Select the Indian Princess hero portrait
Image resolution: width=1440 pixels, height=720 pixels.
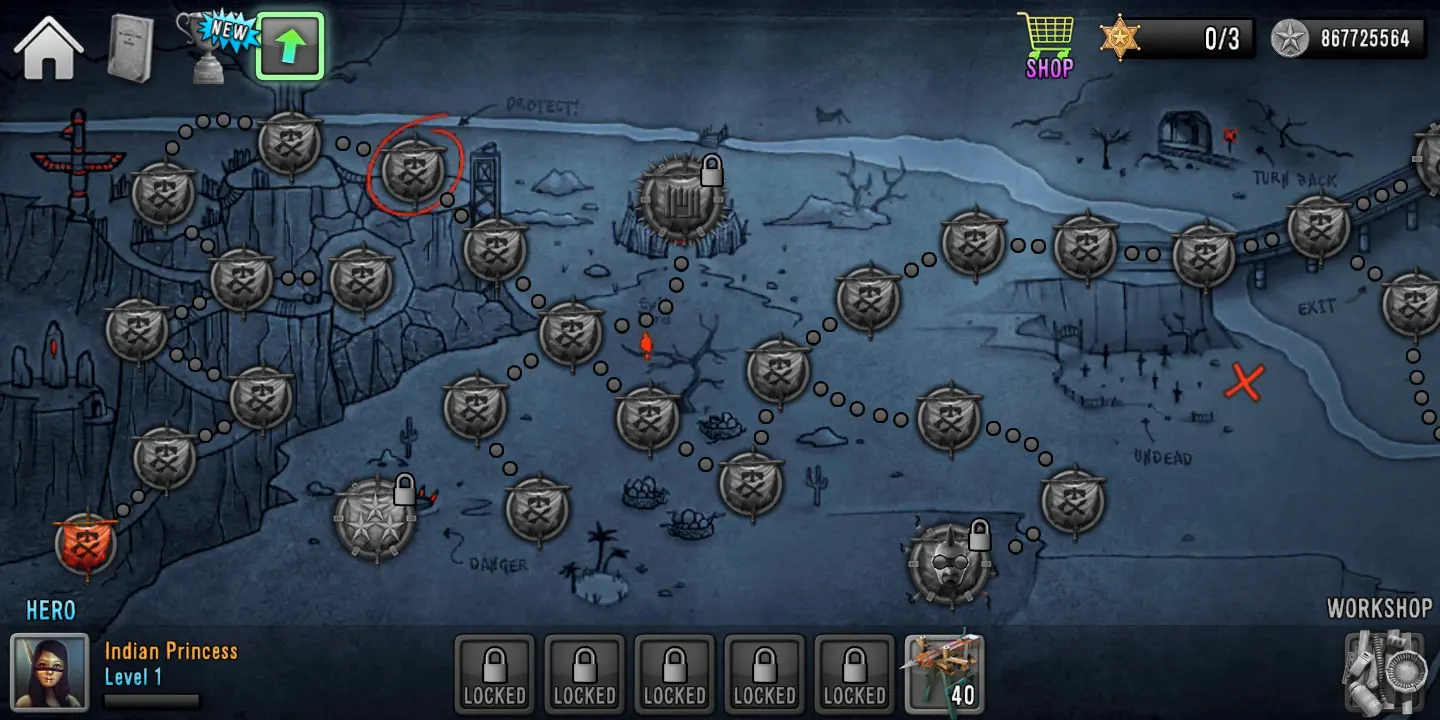pyautogui.click(x=49, y=670)
